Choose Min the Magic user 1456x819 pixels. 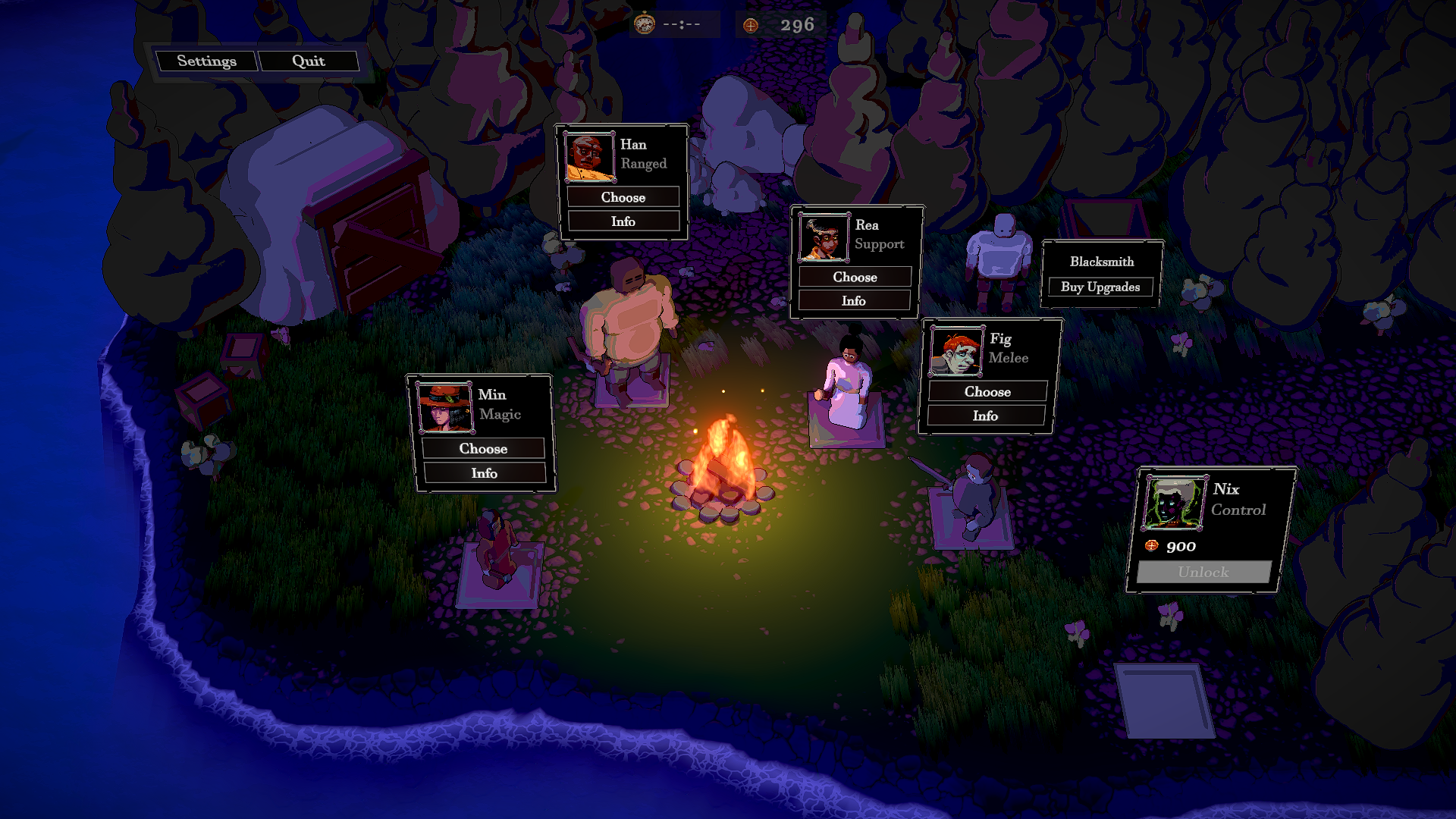tap(483, 448)
